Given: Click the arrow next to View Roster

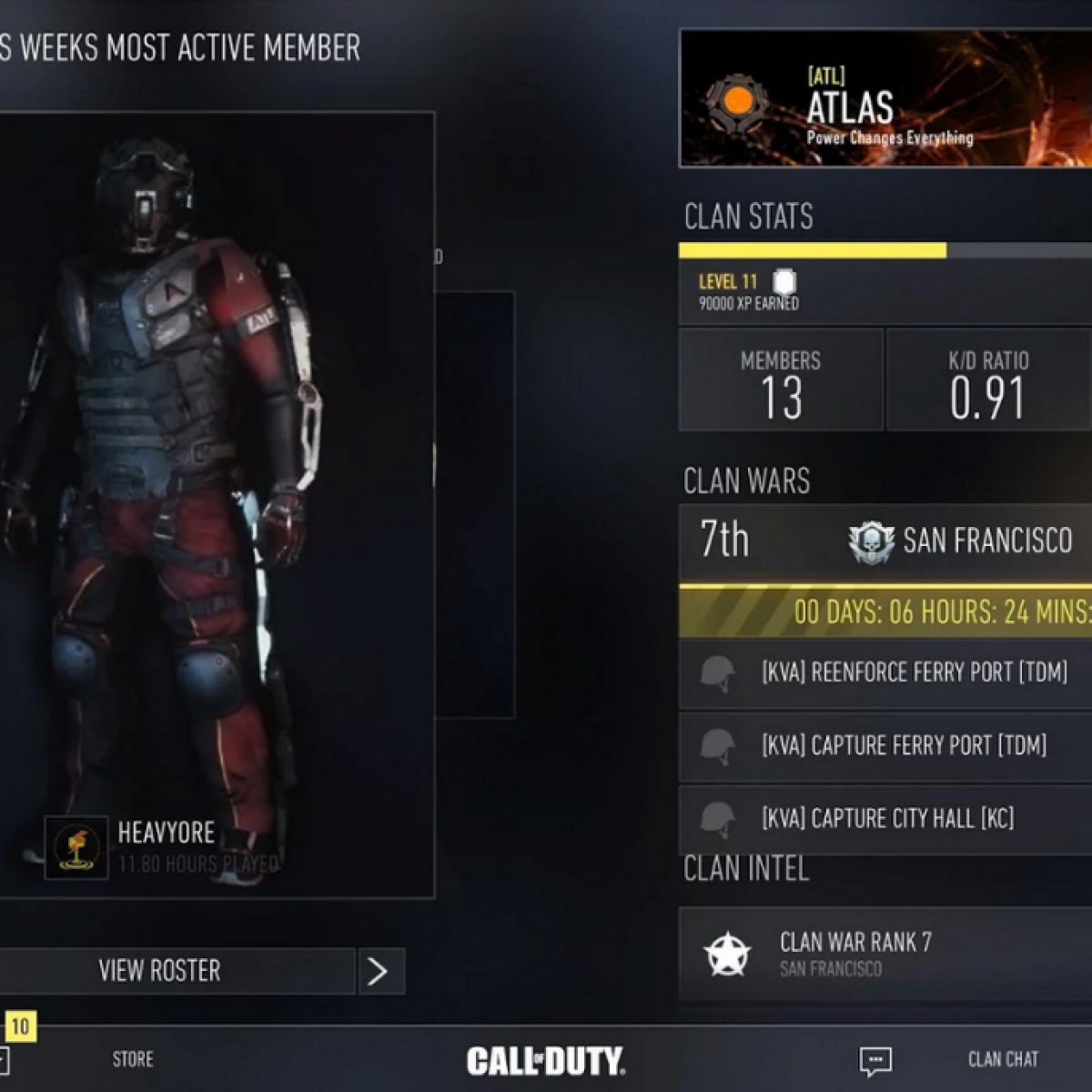Looking at the screenshot, I should 379,971.
